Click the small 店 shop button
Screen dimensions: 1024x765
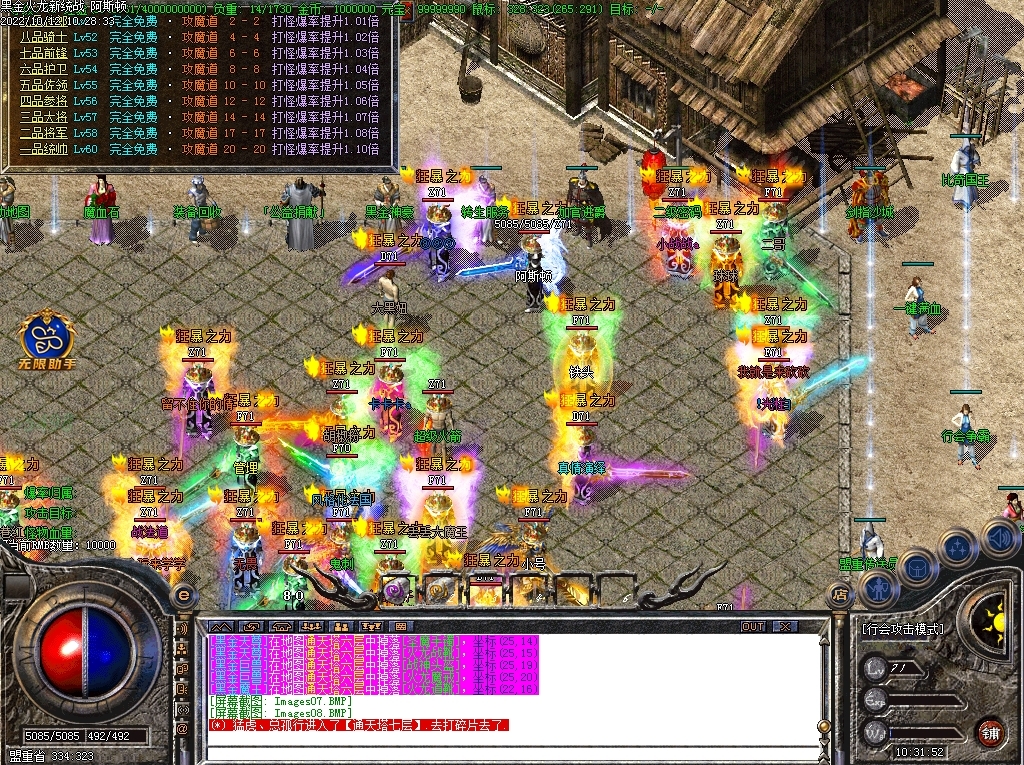tap(839, 594)
